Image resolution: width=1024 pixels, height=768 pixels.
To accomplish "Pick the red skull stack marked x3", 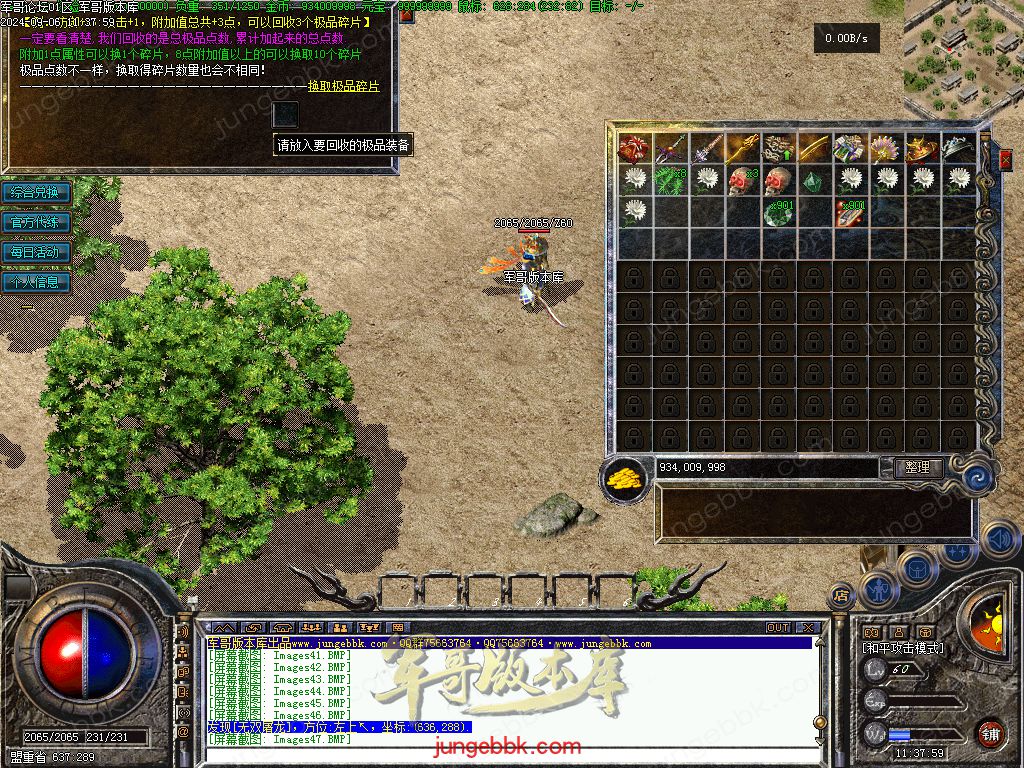I will (x=743, y=181).
